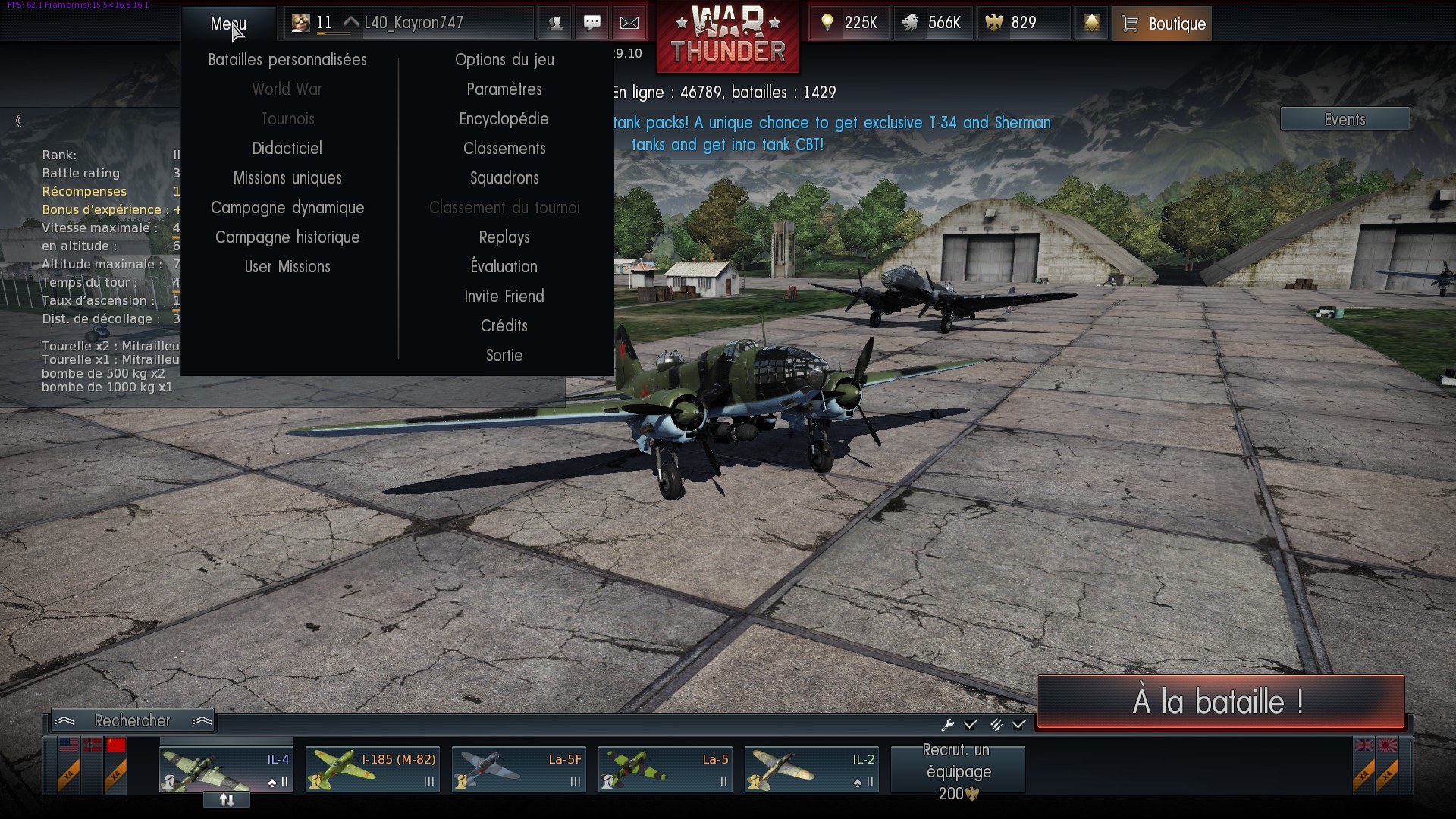Click Sortie to exit the game
This screenshot has width=1456, height=819.
[504, 356]
